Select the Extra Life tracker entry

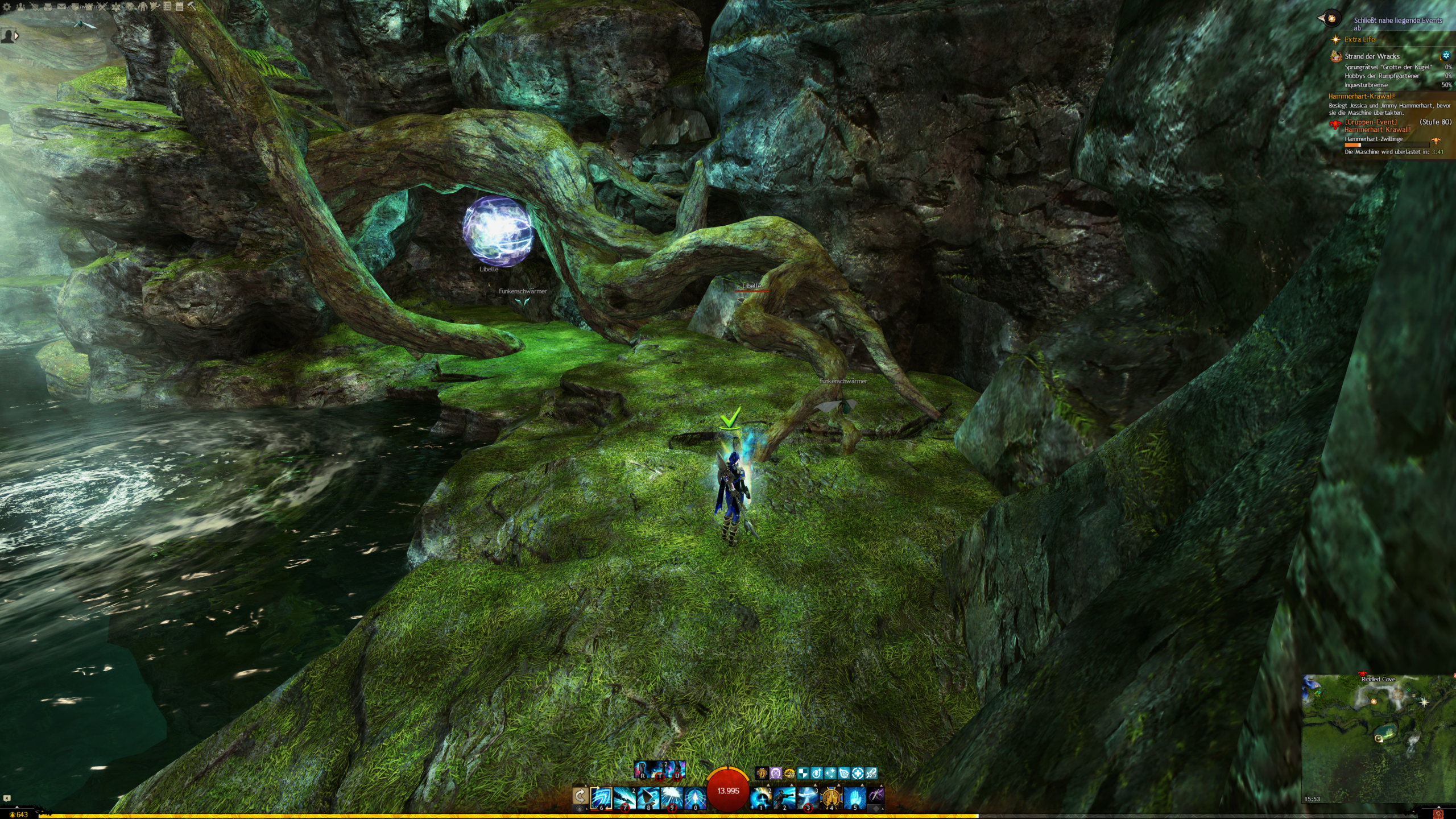[1359, 40]
